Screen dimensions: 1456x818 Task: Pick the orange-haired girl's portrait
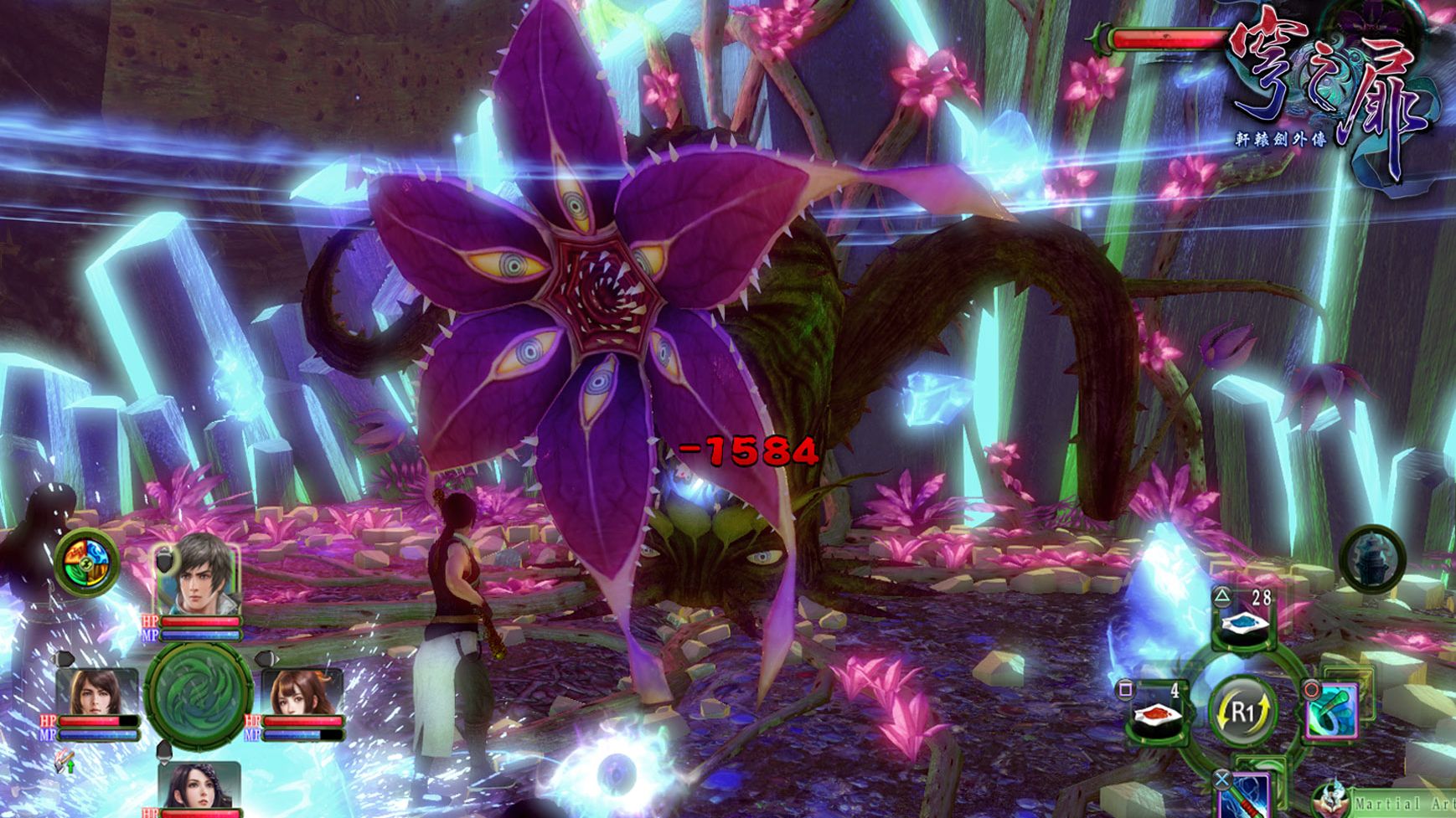coord(299,692)
